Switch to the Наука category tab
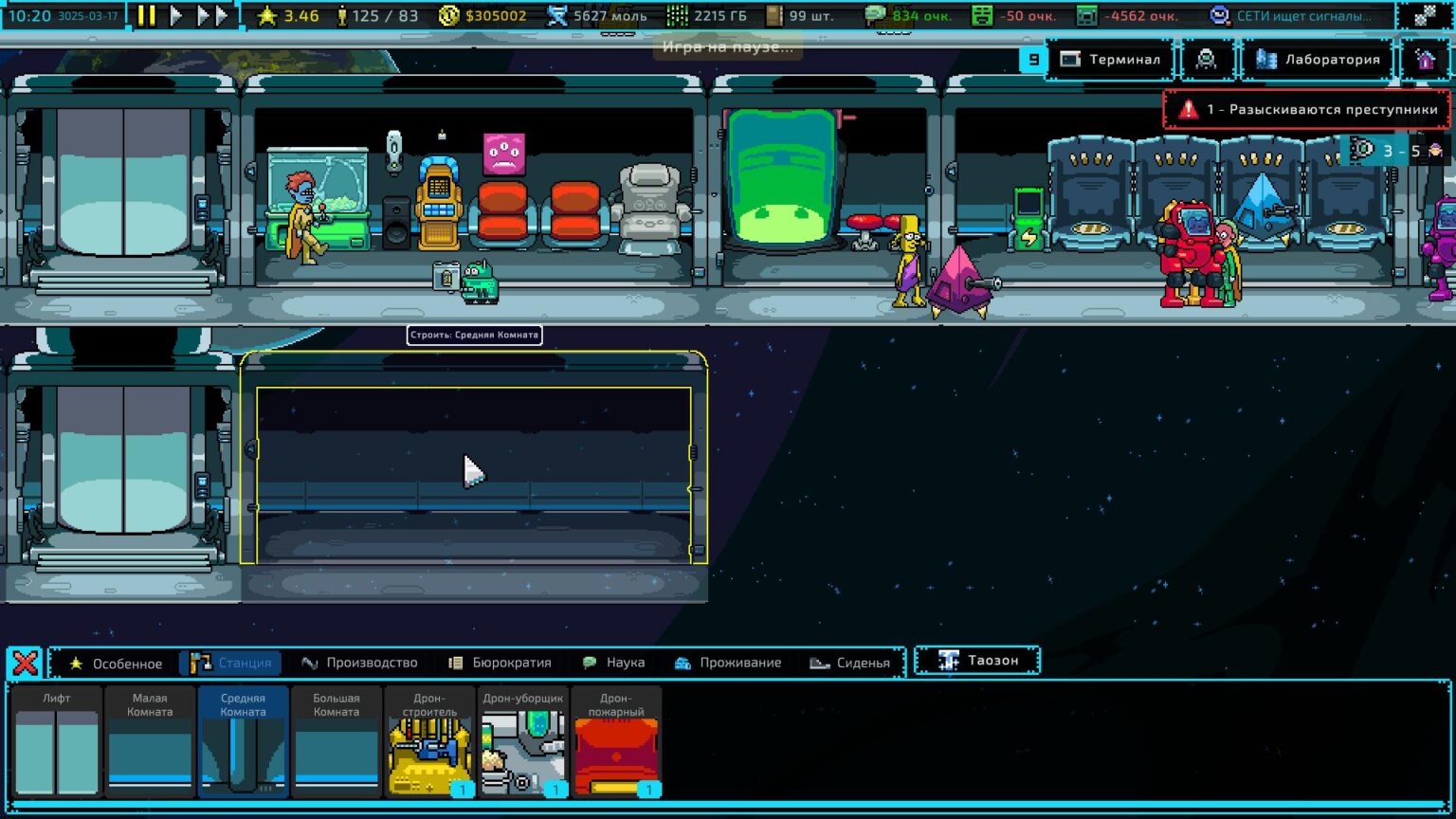1456x819 pixels. point(613,663)
